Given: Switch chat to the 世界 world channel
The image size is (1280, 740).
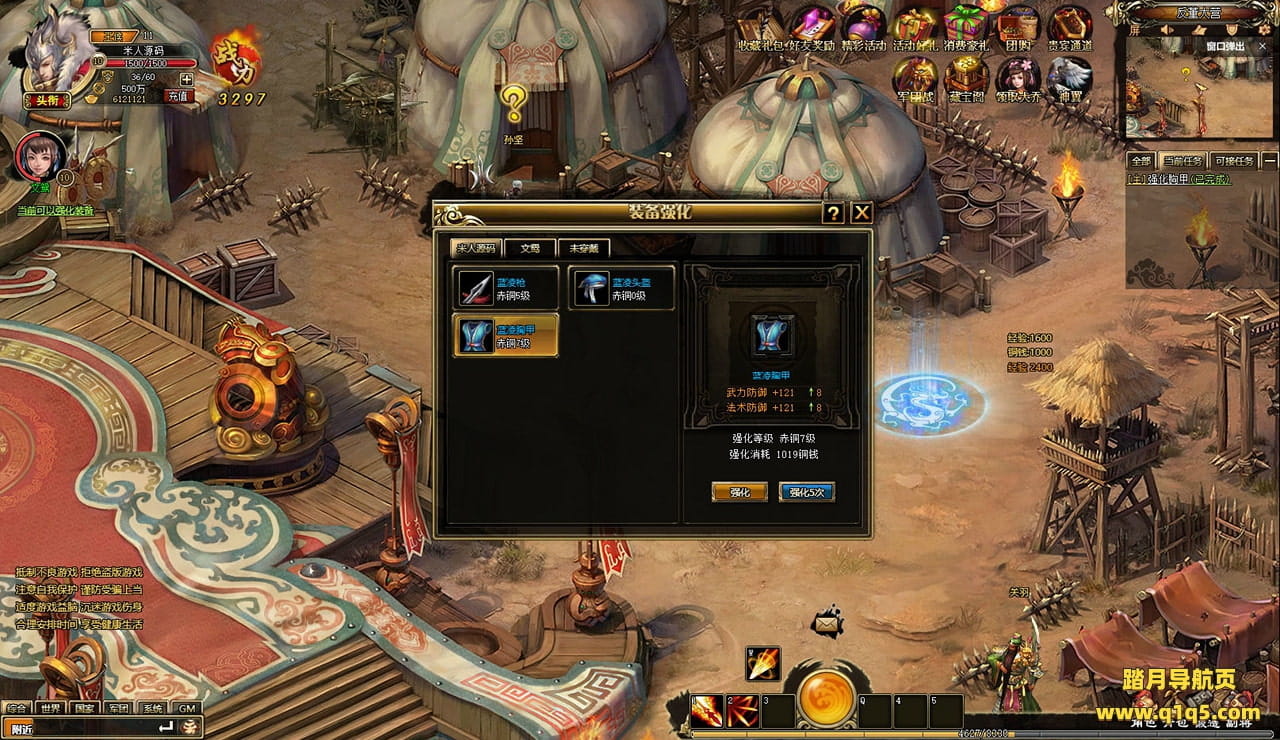Looking at the screenshot, I should (51, 708).
